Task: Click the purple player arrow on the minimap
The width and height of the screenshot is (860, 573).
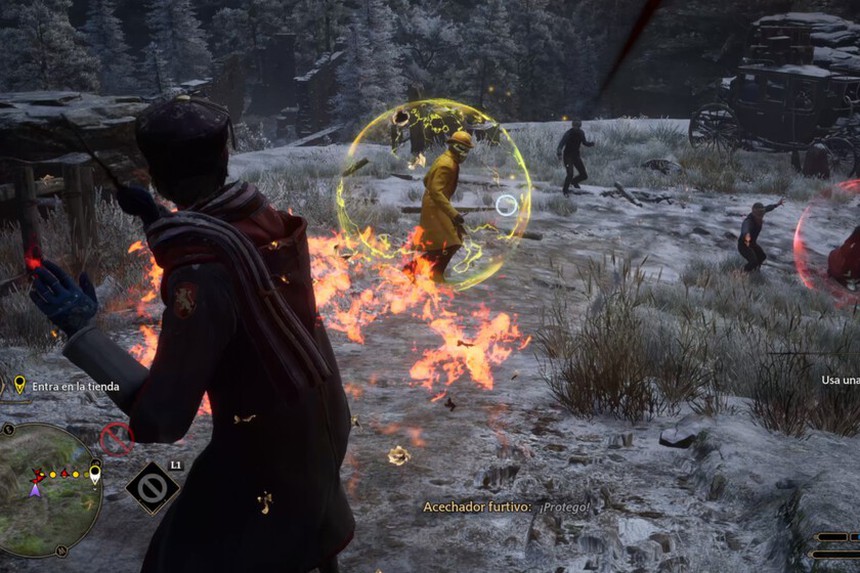Action: pyautogui.click(x=35, y=489)
